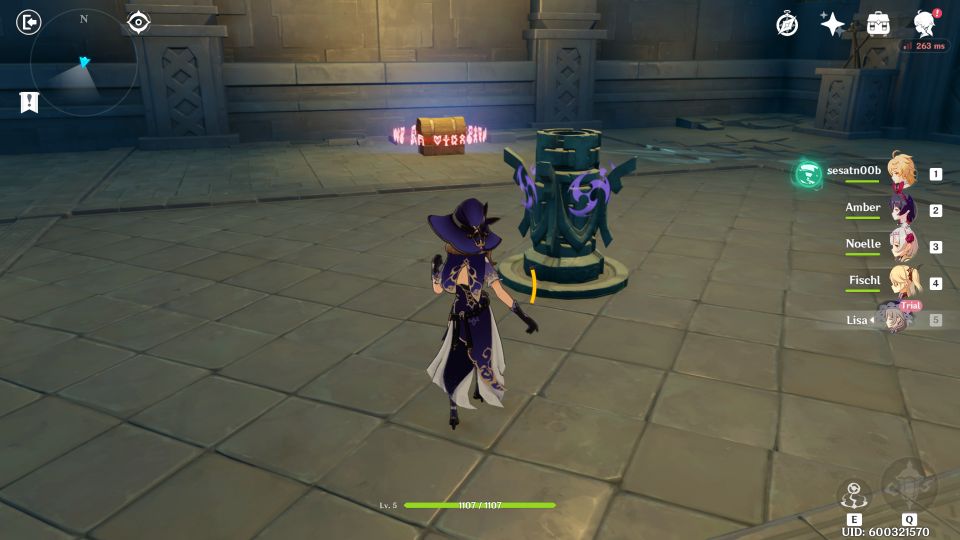The image size is (960, 540).
Task: Open the Wish star icon
Action: (x=832, y=24)
